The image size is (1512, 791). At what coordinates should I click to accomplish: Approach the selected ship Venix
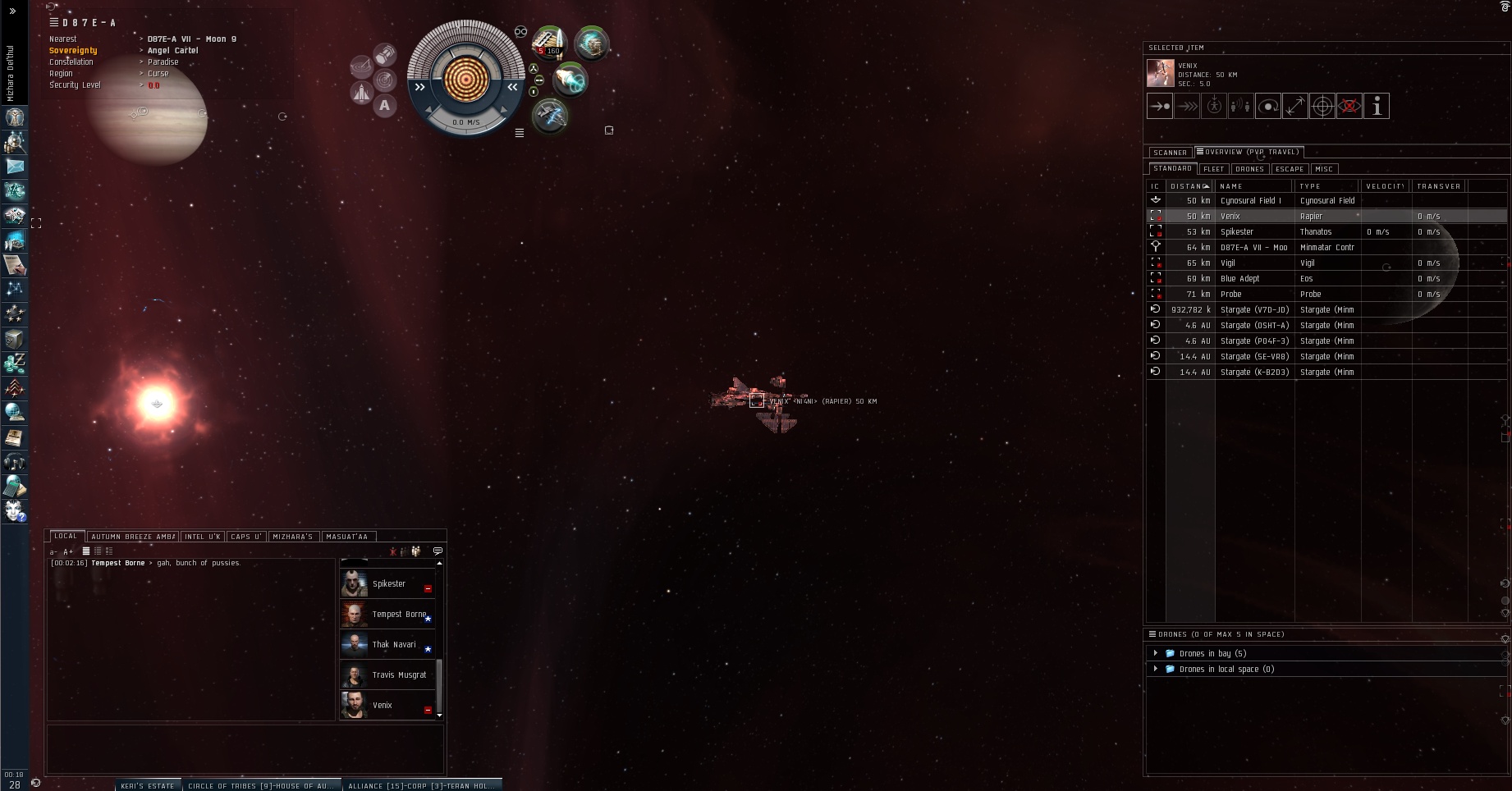[1159, 106]
